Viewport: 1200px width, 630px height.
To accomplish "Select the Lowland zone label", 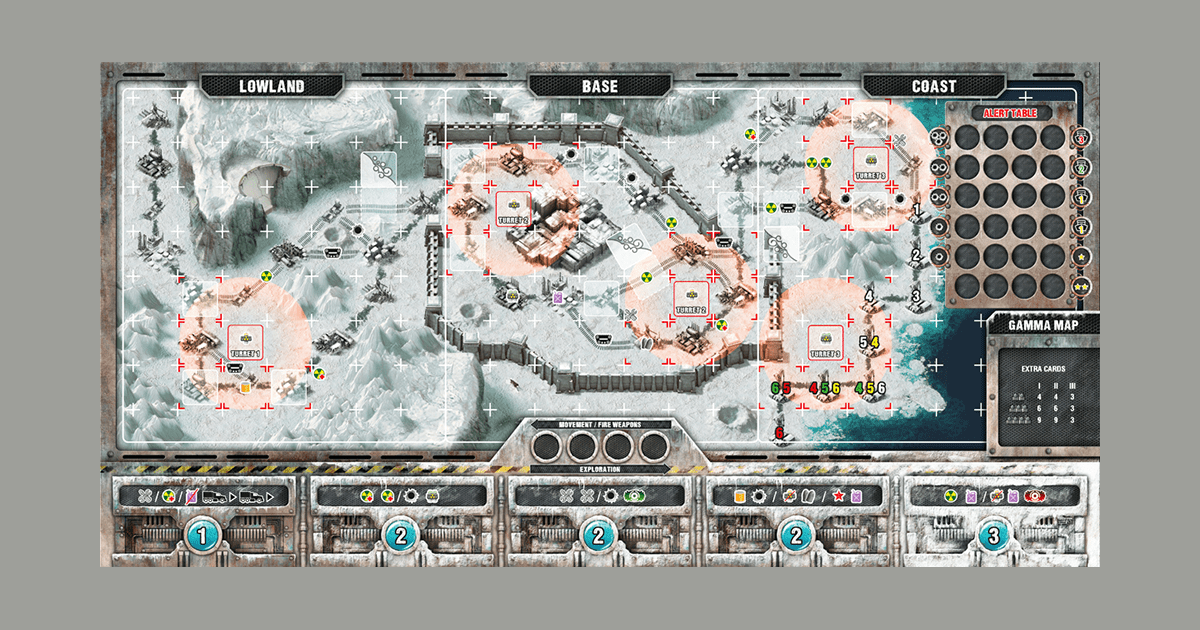I will click(270, 86).
